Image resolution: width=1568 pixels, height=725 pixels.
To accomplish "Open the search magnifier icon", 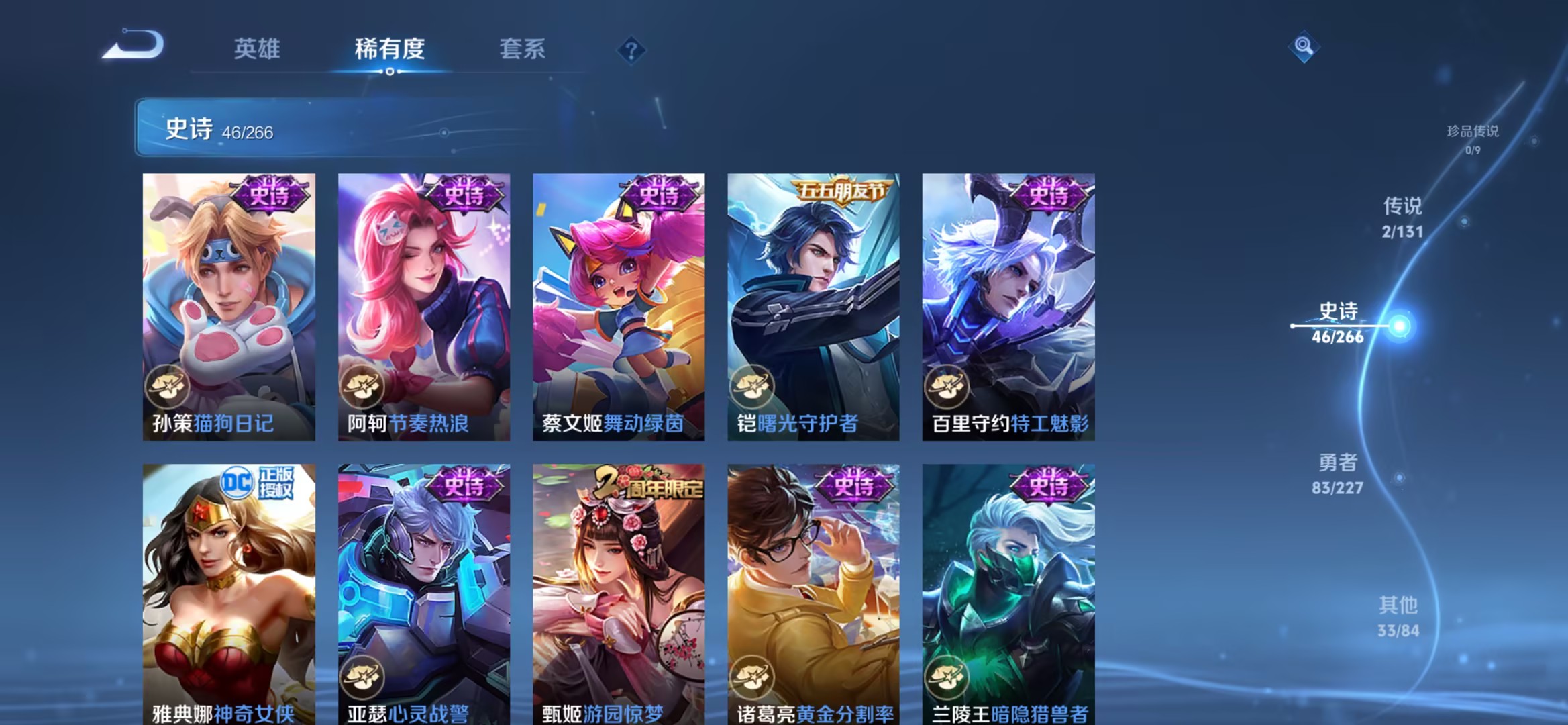I will click(x=1302, y=46).
